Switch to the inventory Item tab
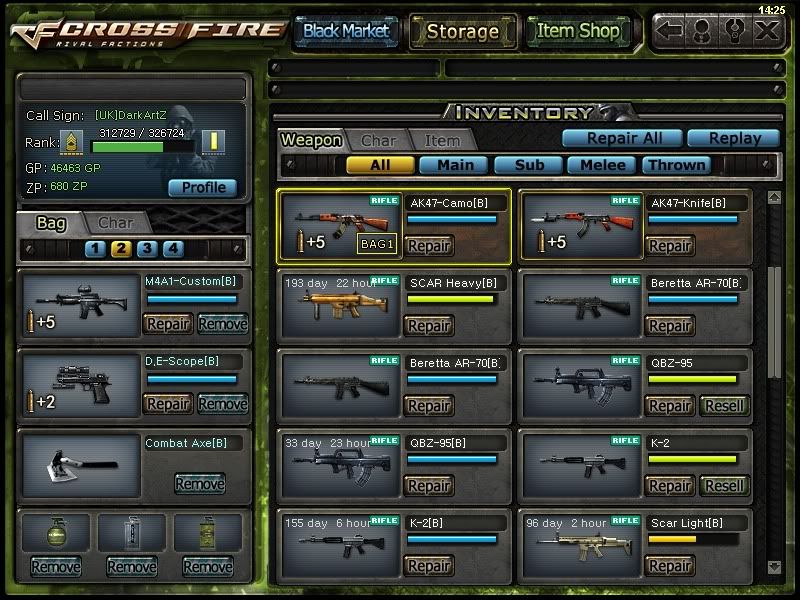The width and height of the screenshot is (800, 600). [442, 141]
